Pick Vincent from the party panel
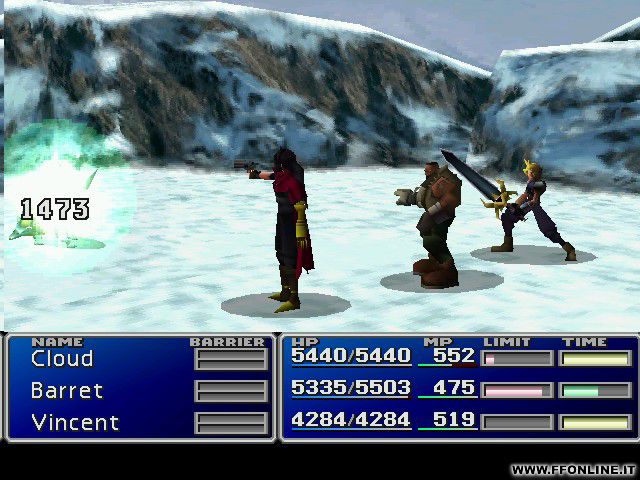Viewport: 640px width, 480px height. 73,422
